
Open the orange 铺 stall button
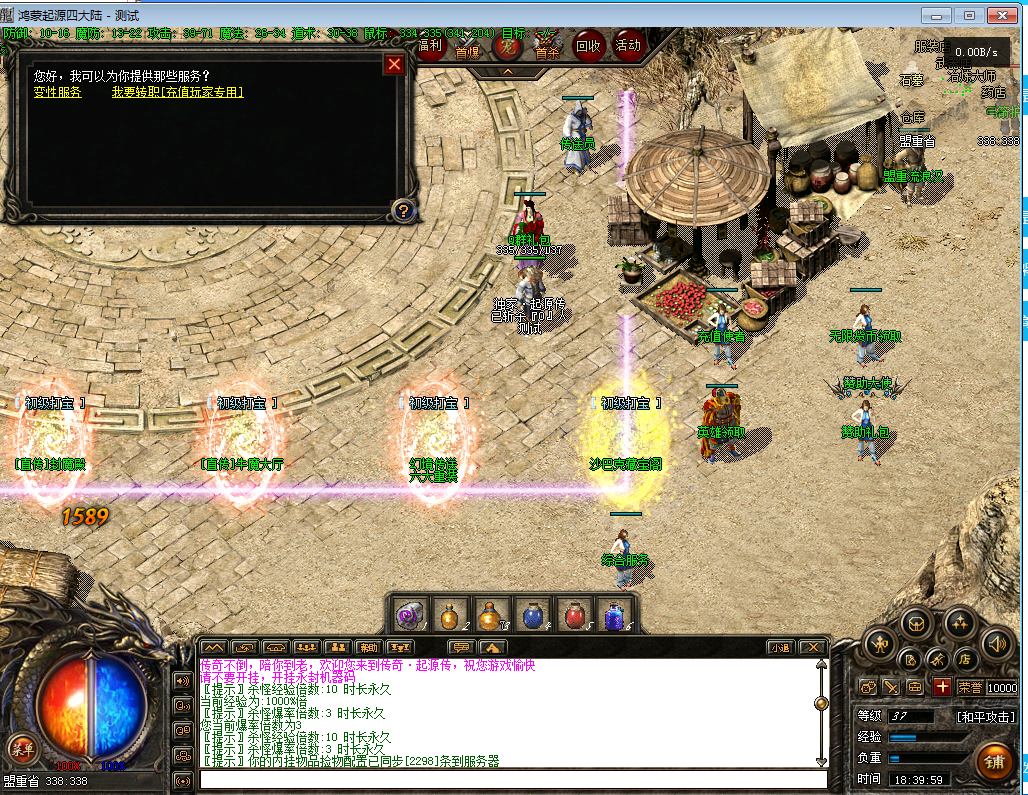click(x=993, y=762)
